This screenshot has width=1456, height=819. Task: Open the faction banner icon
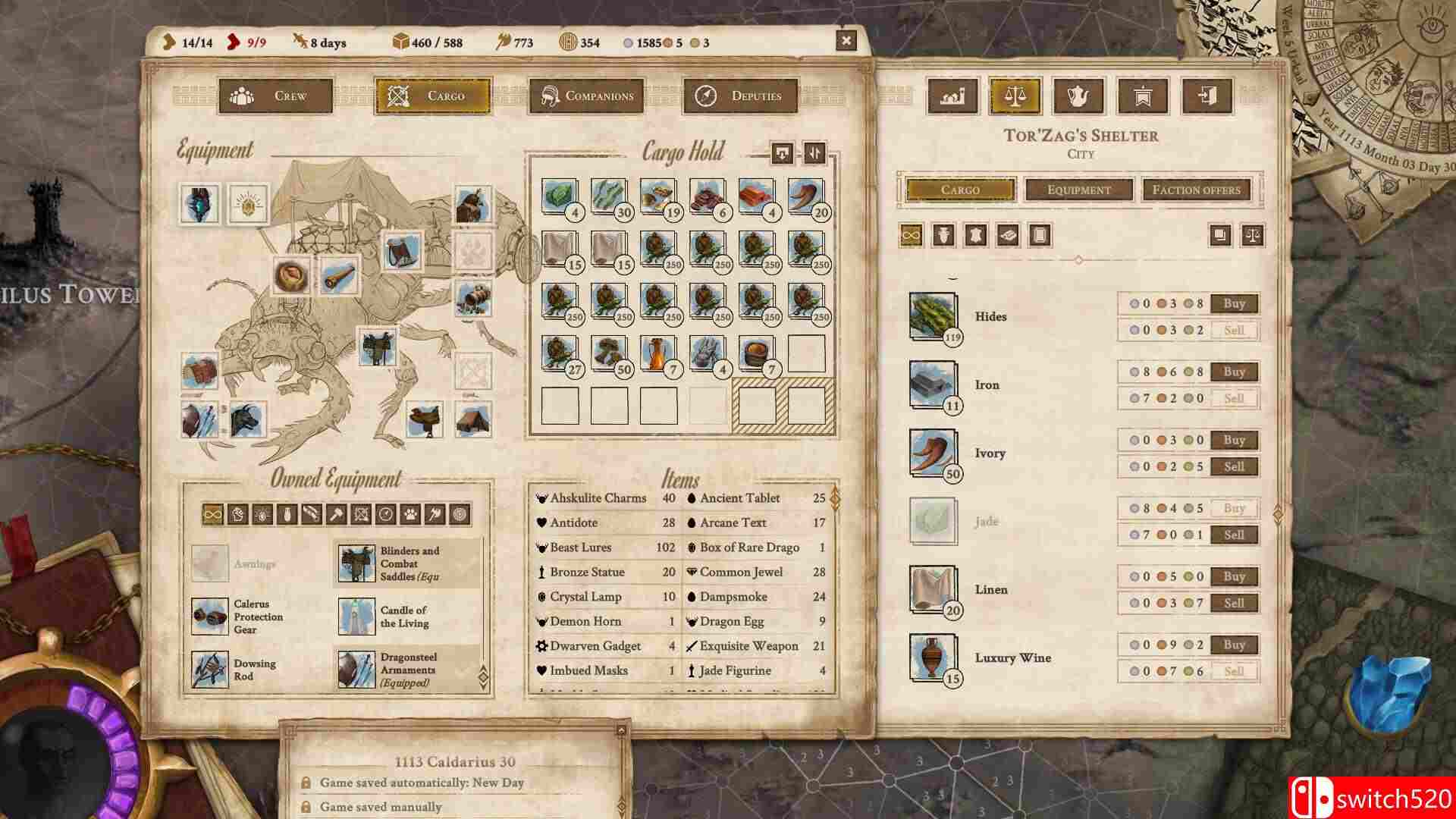pyautogui.click(x=1141, y=97)
